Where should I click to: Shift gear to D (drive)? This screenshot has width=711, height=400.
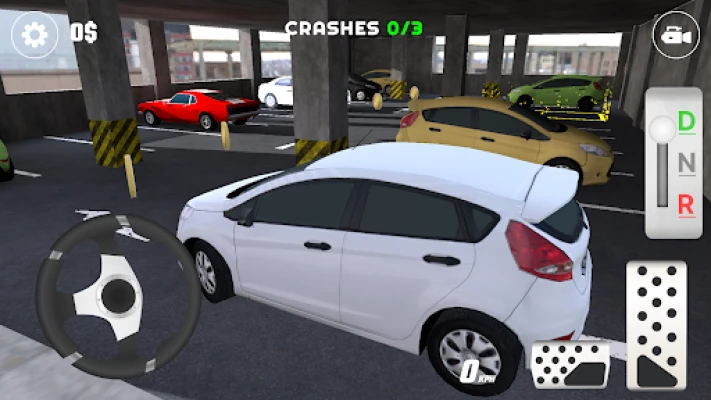pos(686,122)
